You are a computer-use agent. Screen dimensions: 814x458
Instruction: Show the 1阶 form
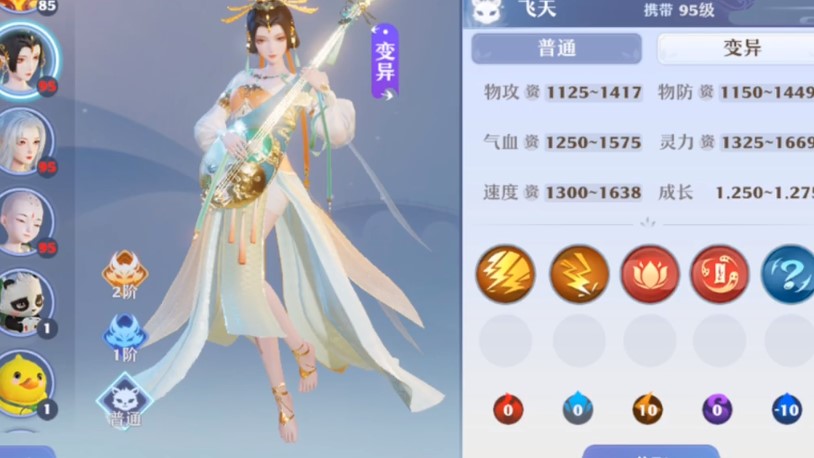pyautogui.click(x=125, y=335)
